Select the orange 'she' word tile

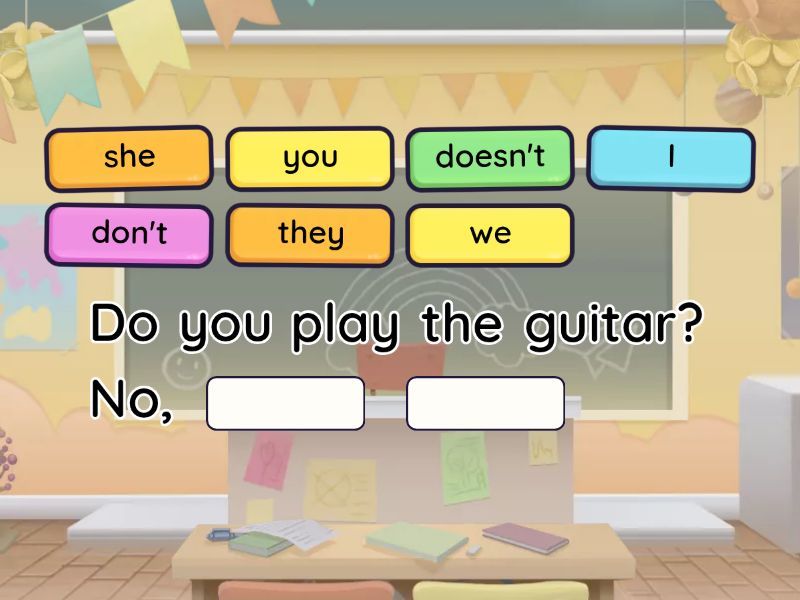(129, 157)
